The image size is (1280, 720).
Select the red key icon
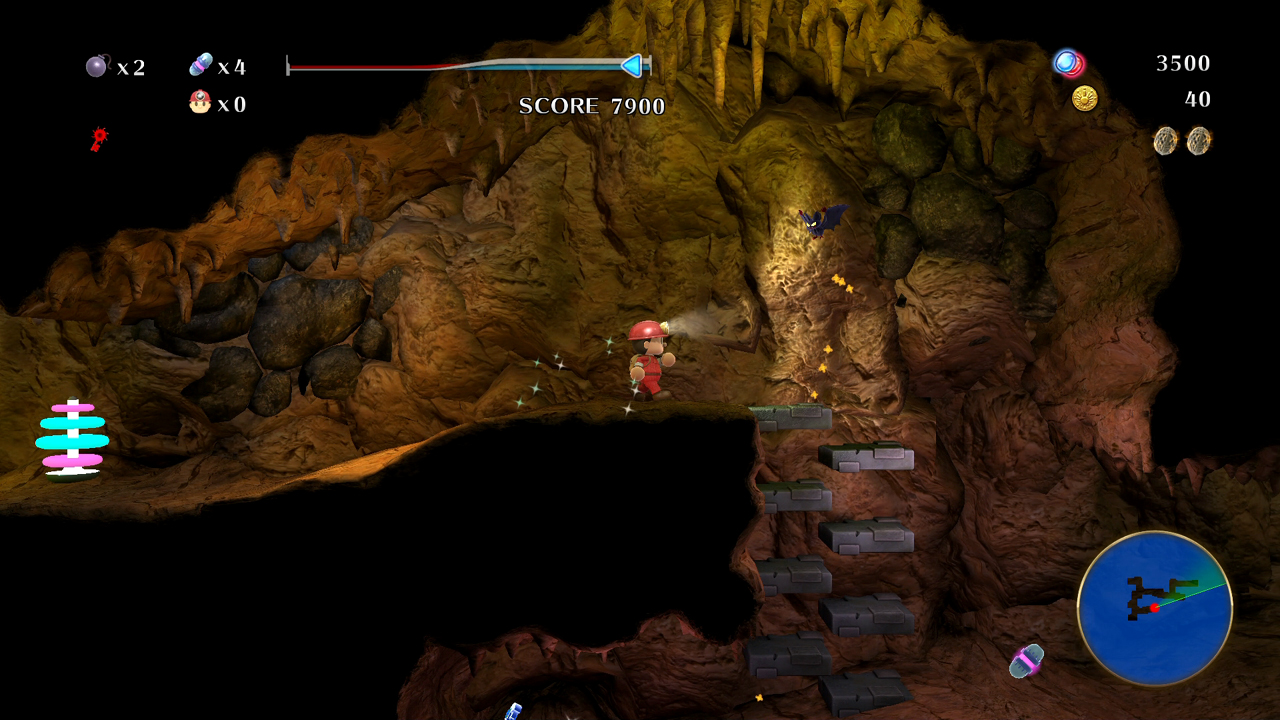98,138
